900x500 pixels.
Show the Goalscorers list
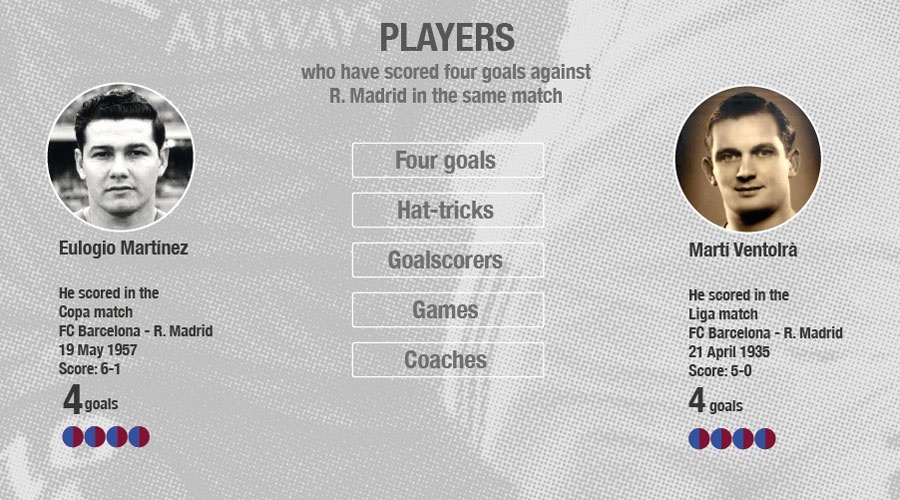pyautogui.click(x=447, y=260)
